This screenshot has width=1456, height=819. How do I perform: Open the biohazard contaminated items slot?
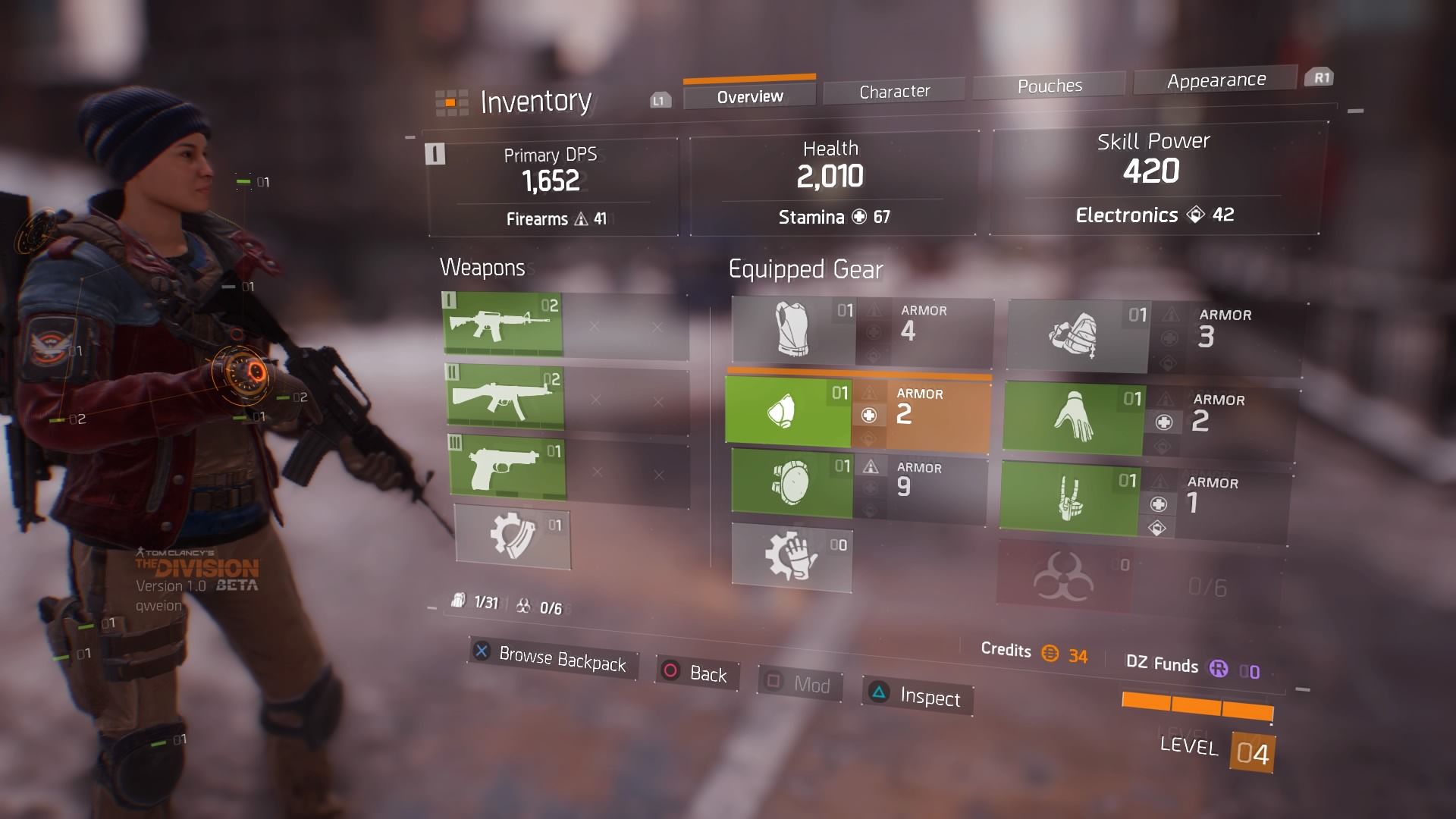coord(1063,578)
